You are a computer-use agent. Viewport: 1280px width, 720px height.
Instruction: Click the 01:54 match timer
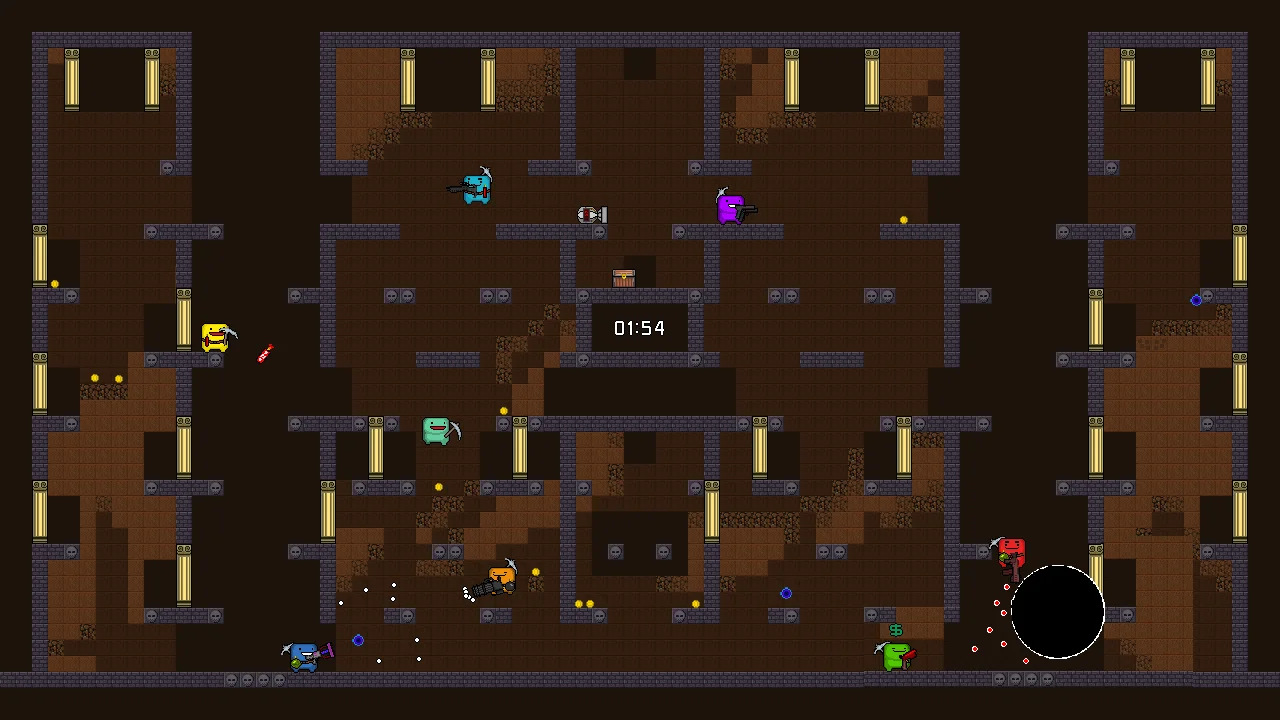point(639,328)
